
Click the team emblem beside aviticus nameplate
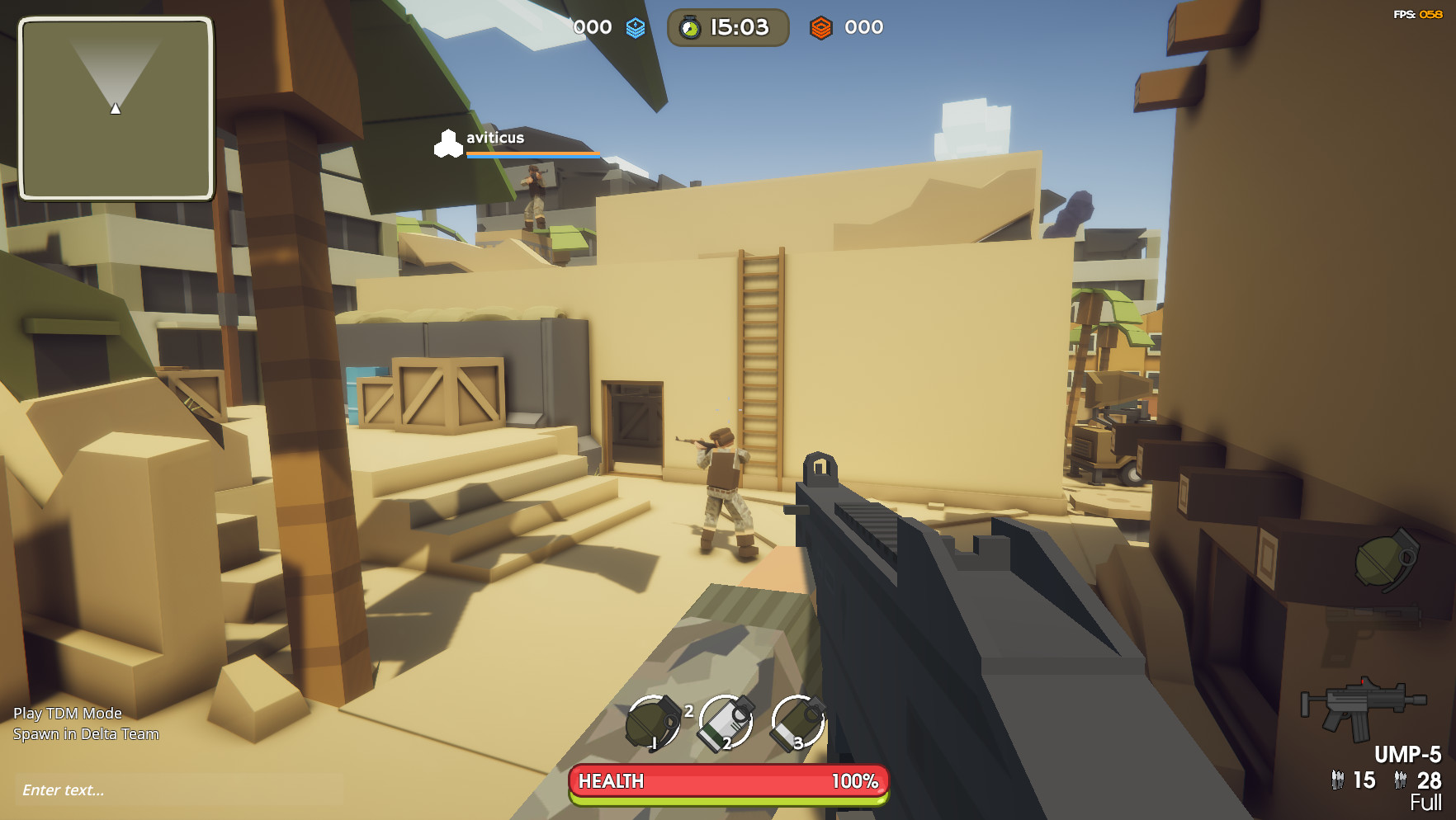(x=449, y=143)
